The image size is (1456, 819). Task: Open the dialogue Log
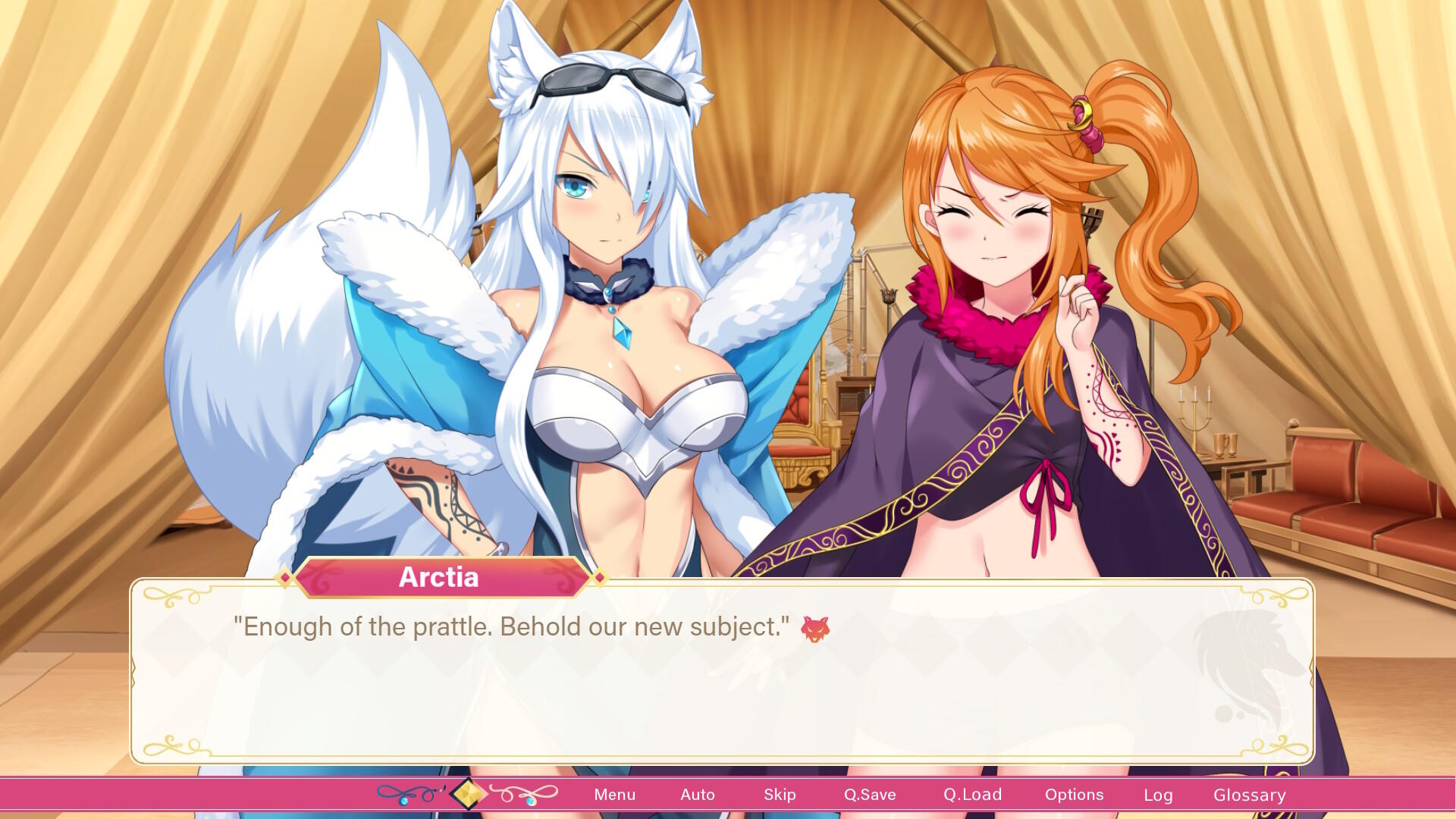coord(1158,794)
